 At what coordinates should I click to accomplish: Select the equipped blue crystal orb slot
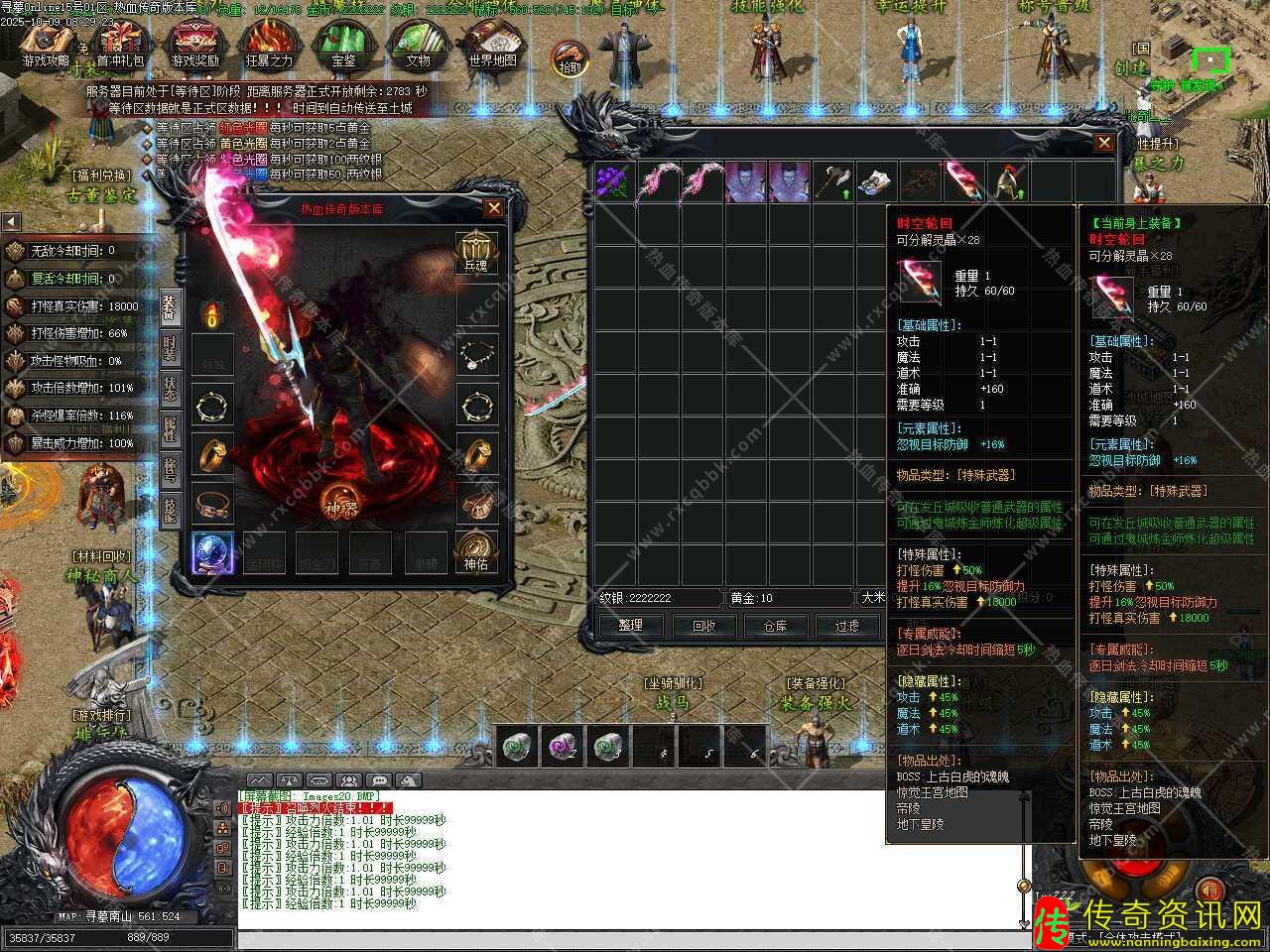tap(212, 553)
